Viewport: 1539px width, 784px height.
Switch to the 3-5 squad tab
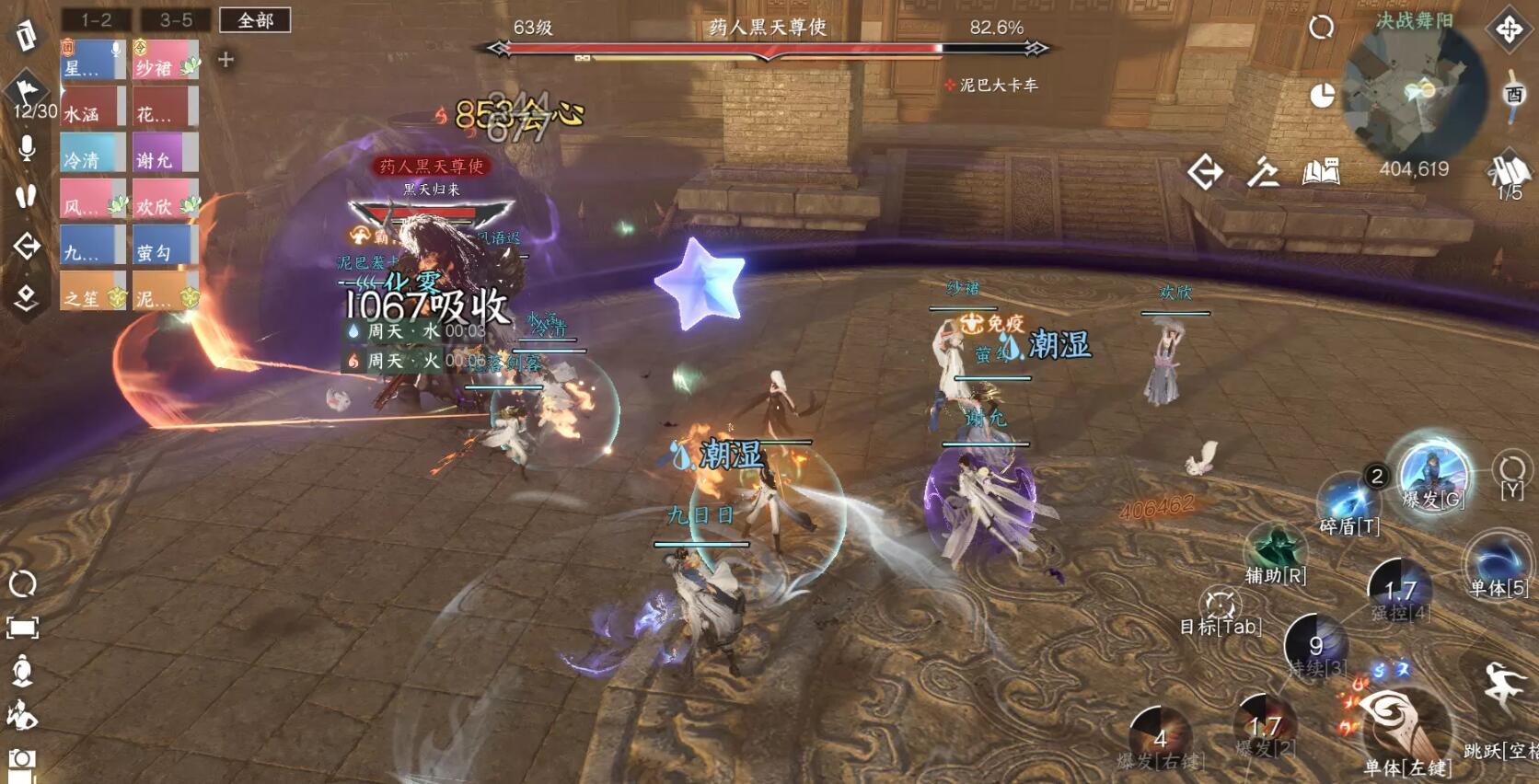176,20
